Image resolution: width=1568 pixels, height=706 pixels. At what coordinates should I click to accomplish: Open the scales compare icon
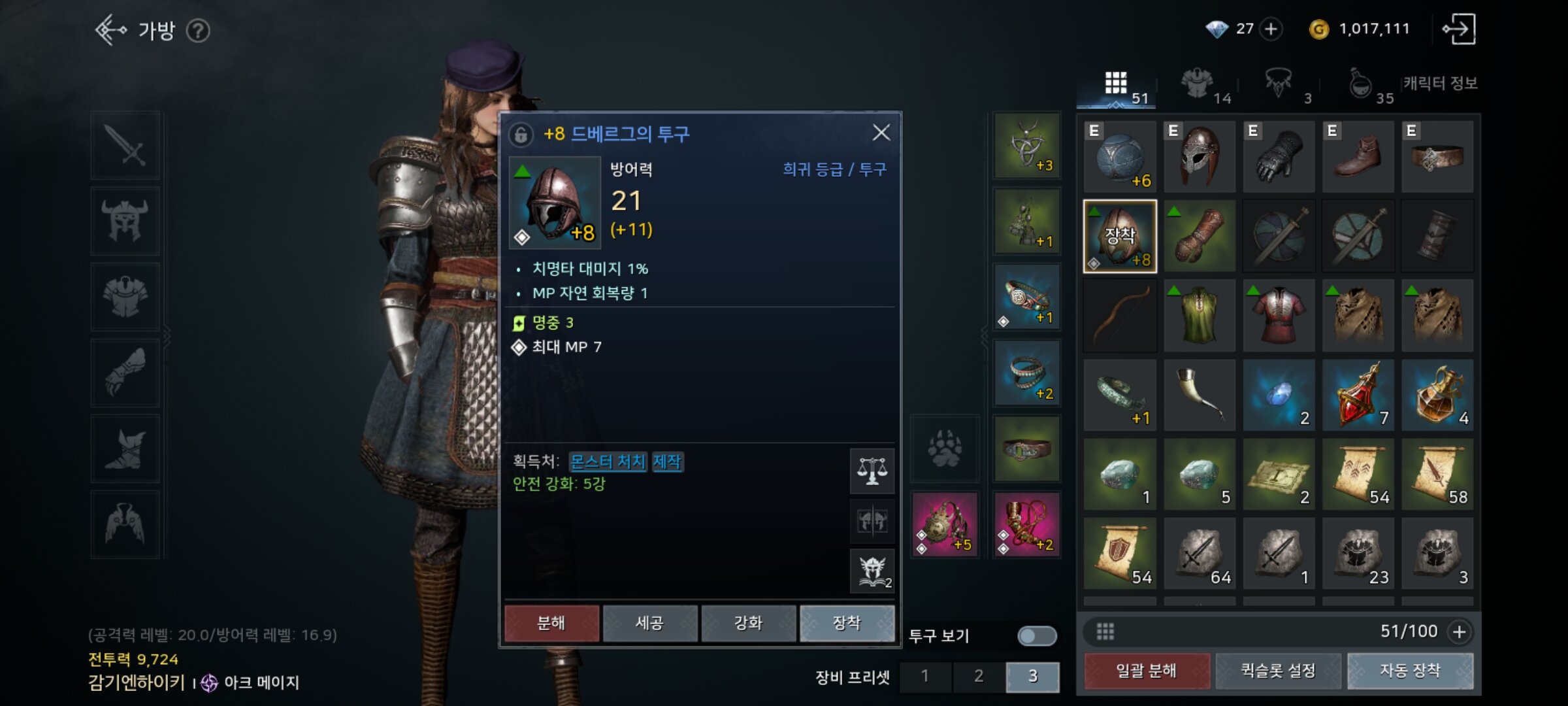(x=872, y=471)
